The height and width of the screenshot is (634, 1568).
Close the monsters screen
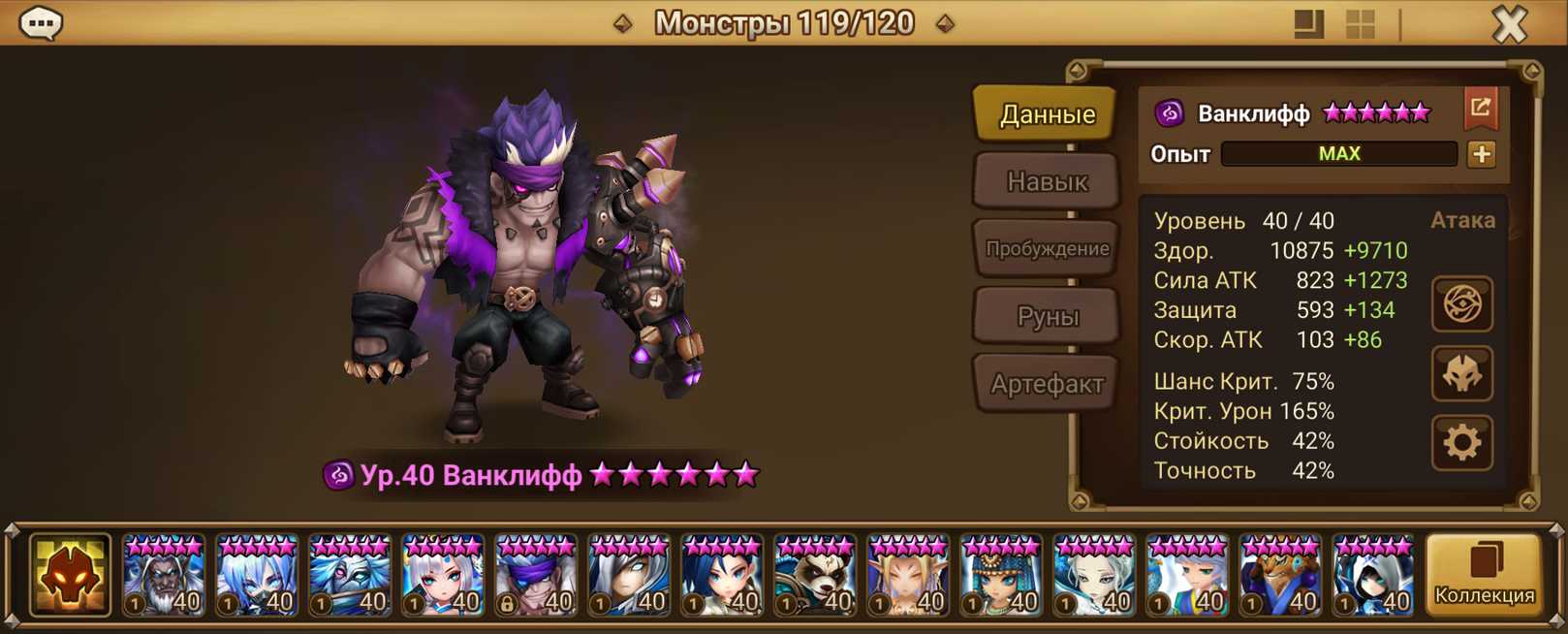pos(1509,24)
